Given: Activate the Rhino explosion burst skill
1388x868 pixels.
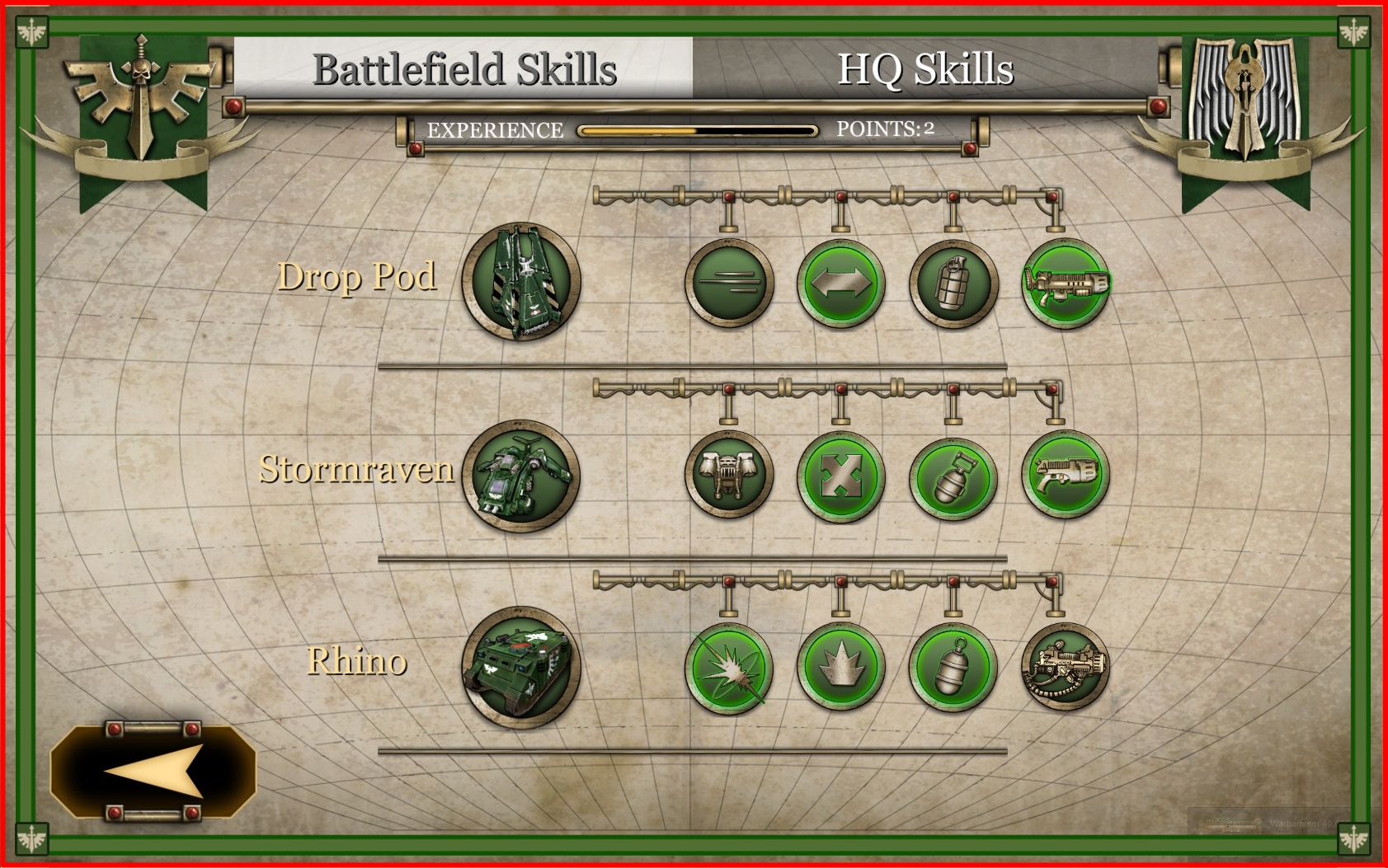Looking at the screenshot, I should click(729, 668).
